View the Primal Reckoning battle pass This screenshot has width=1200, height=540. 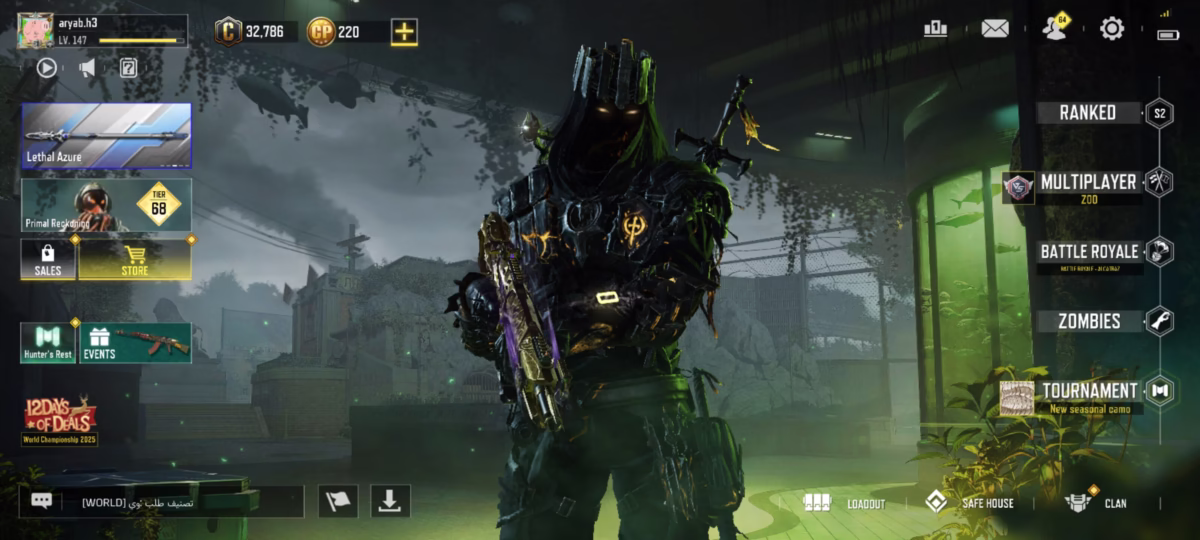(x=106, y=205)
